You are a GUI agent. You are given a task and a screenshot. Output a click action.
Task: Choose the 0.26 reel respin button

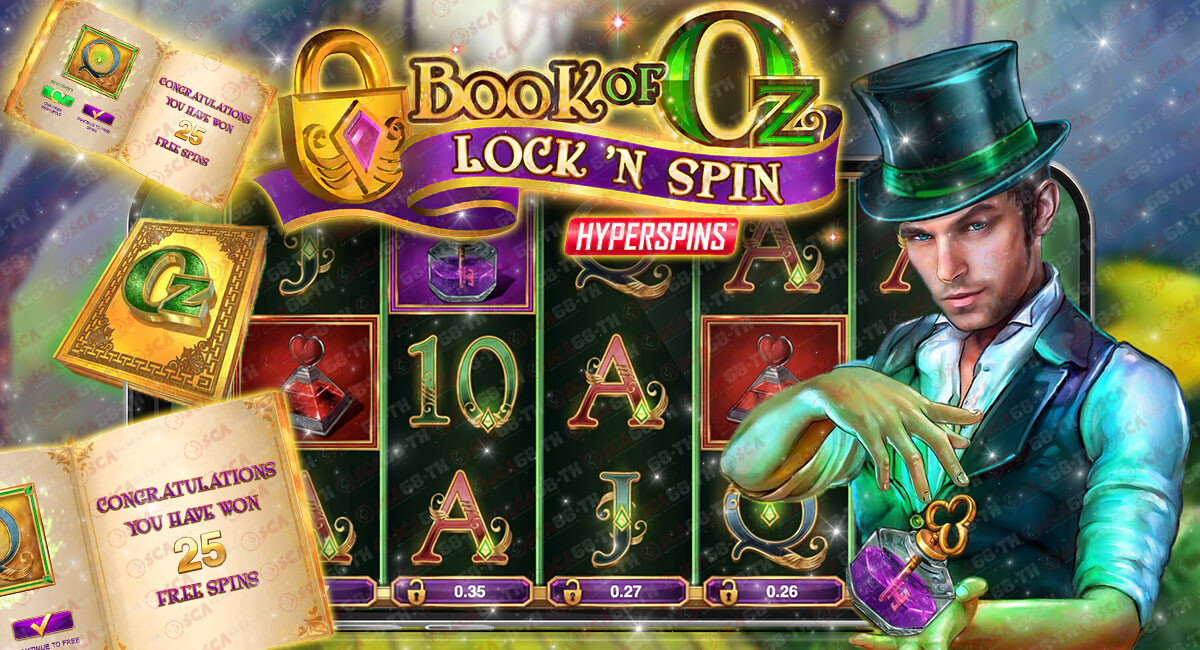point(774,591)
